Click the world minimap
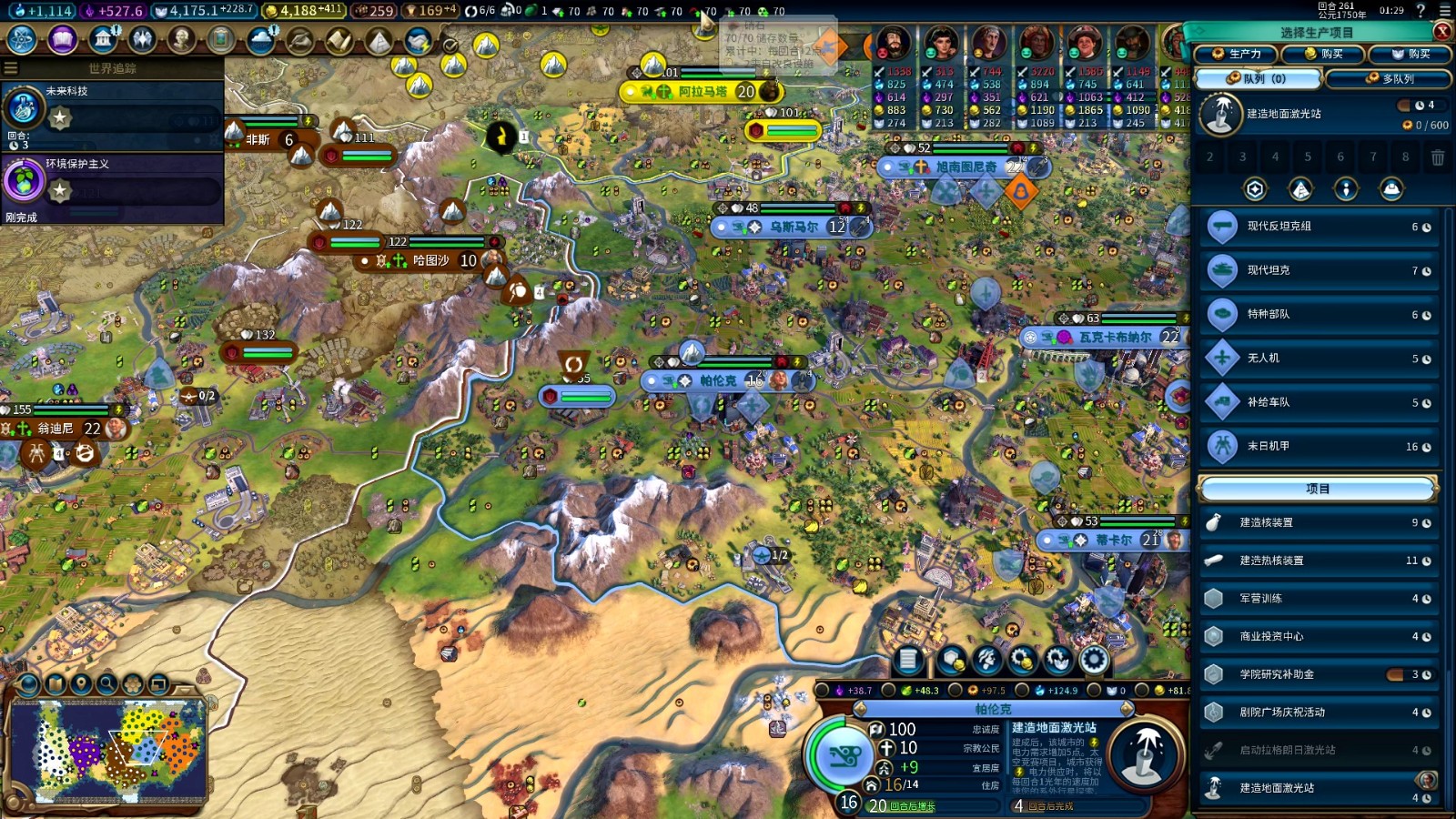Screen dimensions: 1456x819 point(109,751)
